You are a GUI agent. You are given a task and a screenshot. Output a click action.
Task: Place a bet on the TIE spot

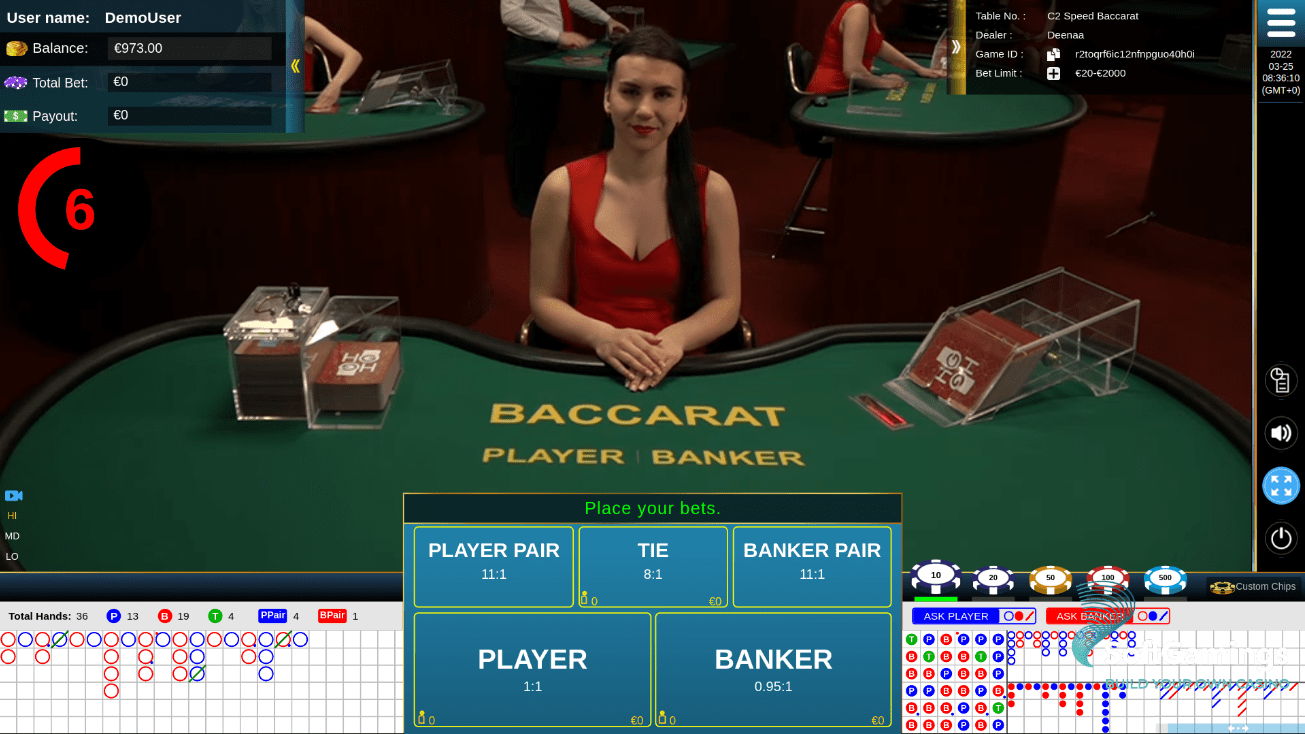pos(652,567)
